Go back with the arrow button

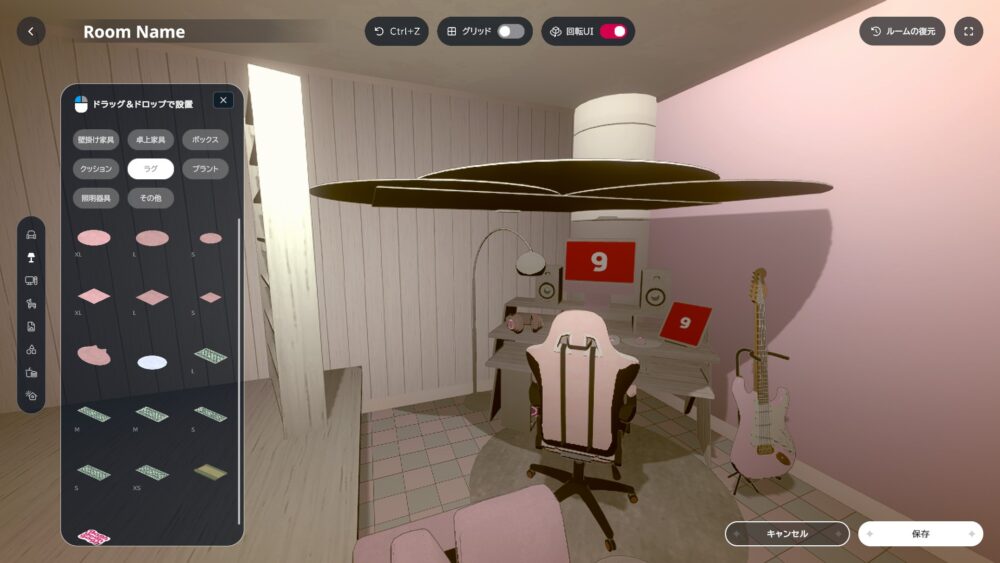[31, 31]
